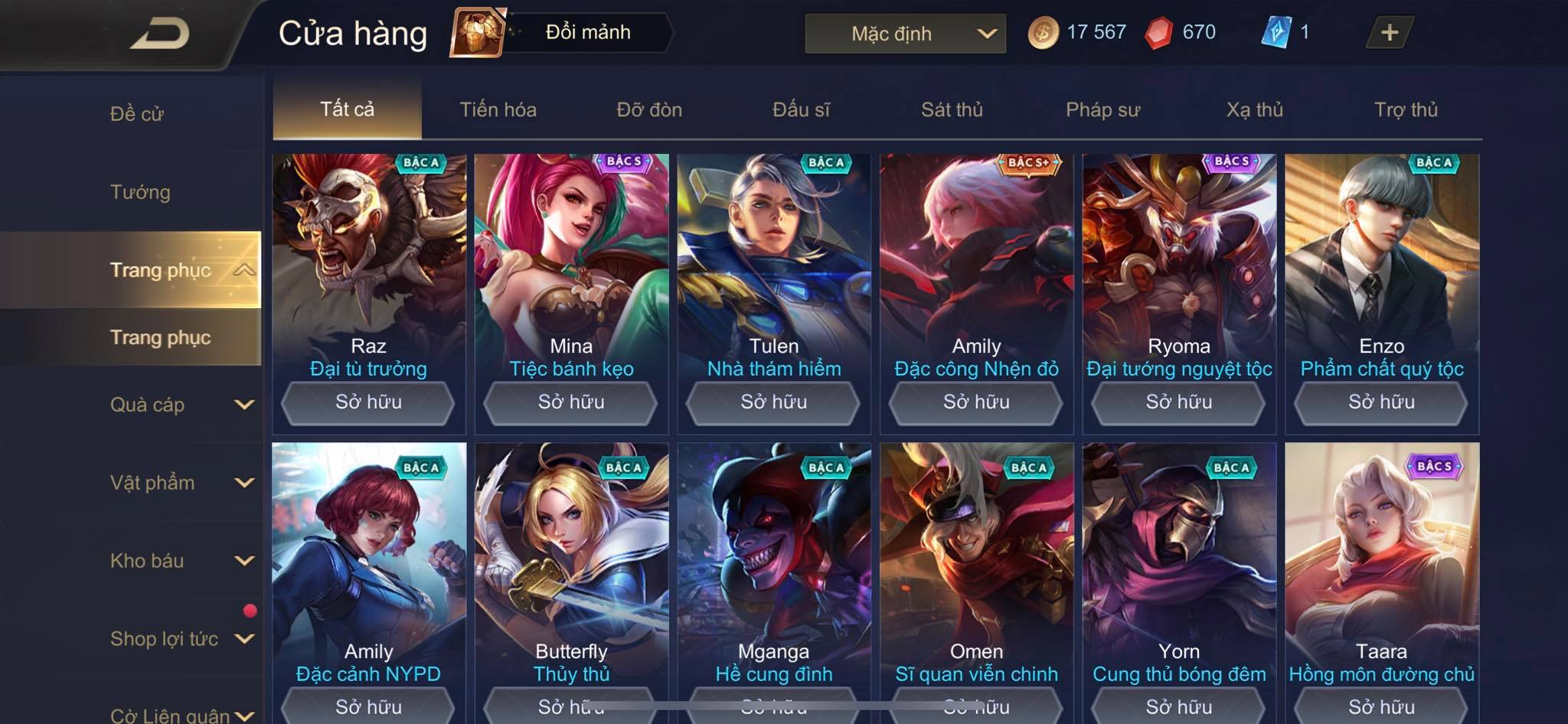Select the Trợ thủ tab
This screenshot has height=724, width=1568.
click(1406, 110)
